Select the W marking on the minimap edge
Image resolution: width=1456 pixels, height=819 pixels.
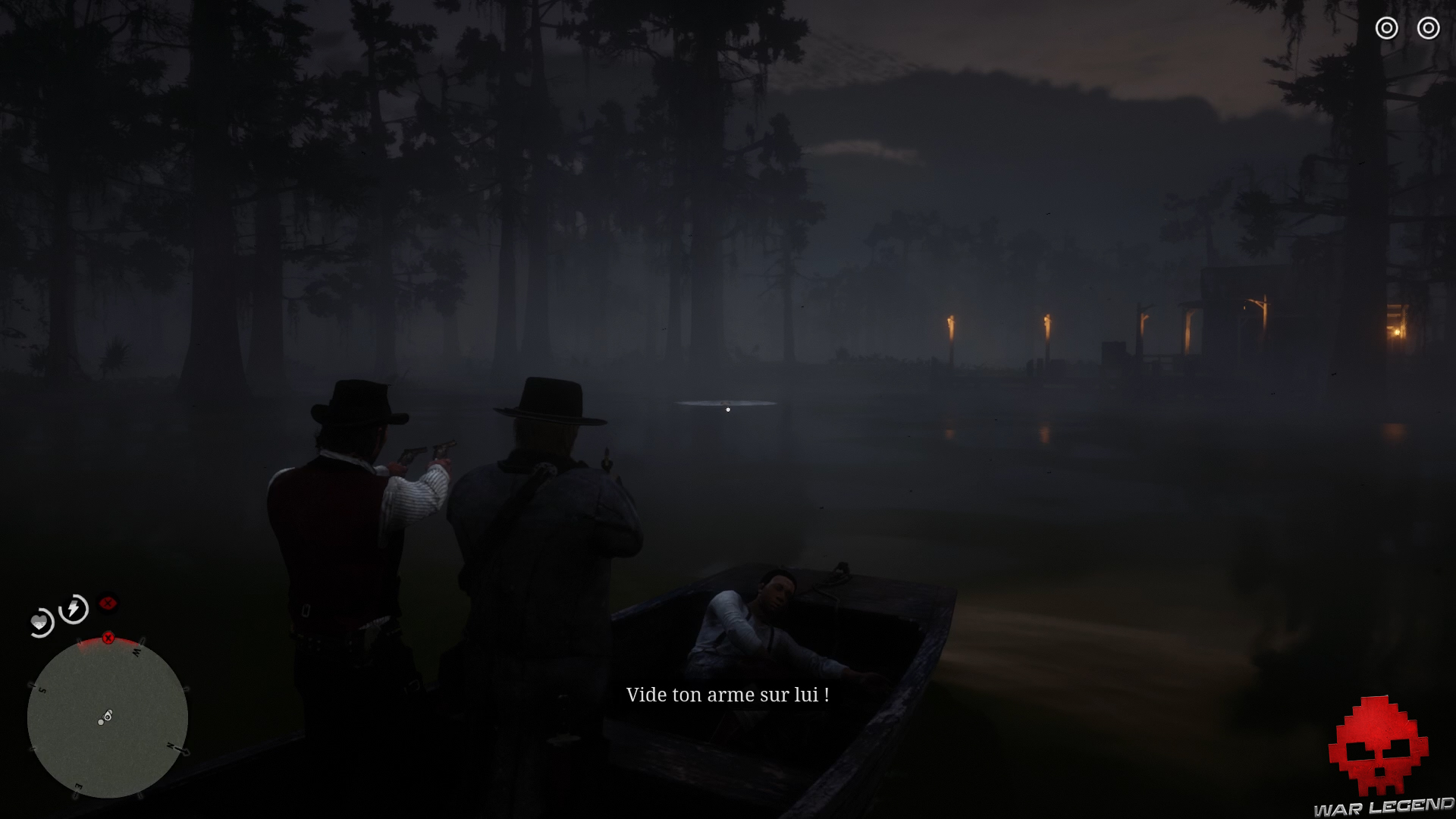[136, 652]
